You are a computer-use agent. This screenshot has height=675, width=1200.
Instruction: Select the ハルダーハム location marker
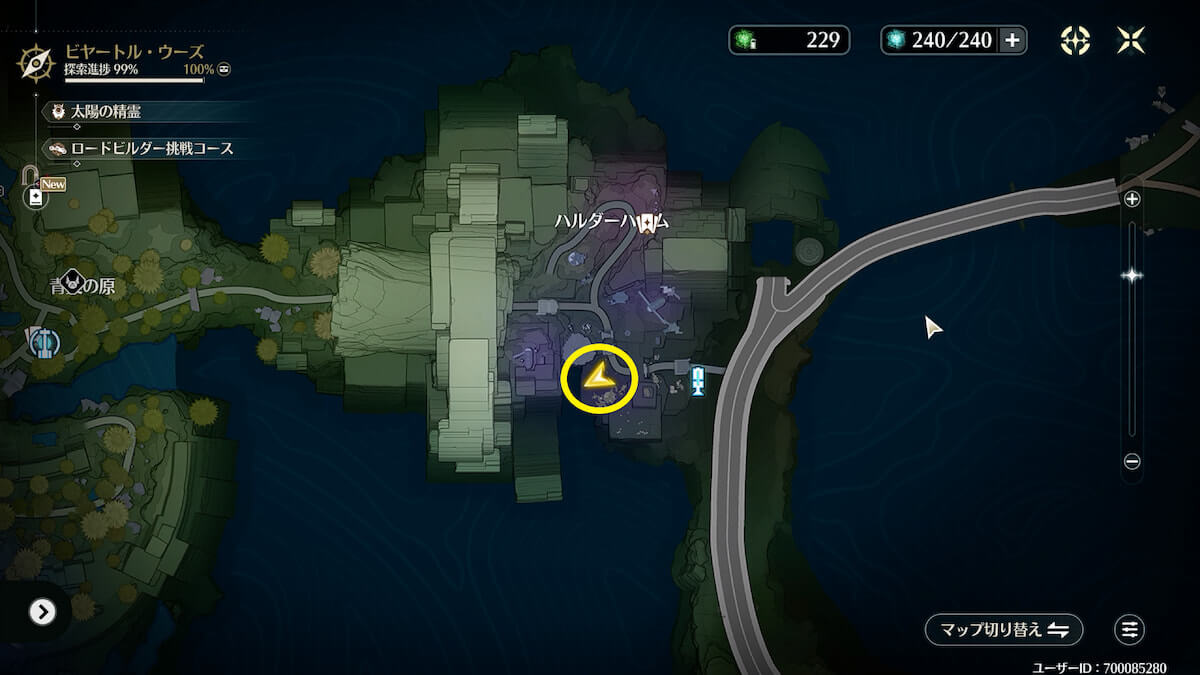coord(648,222)
